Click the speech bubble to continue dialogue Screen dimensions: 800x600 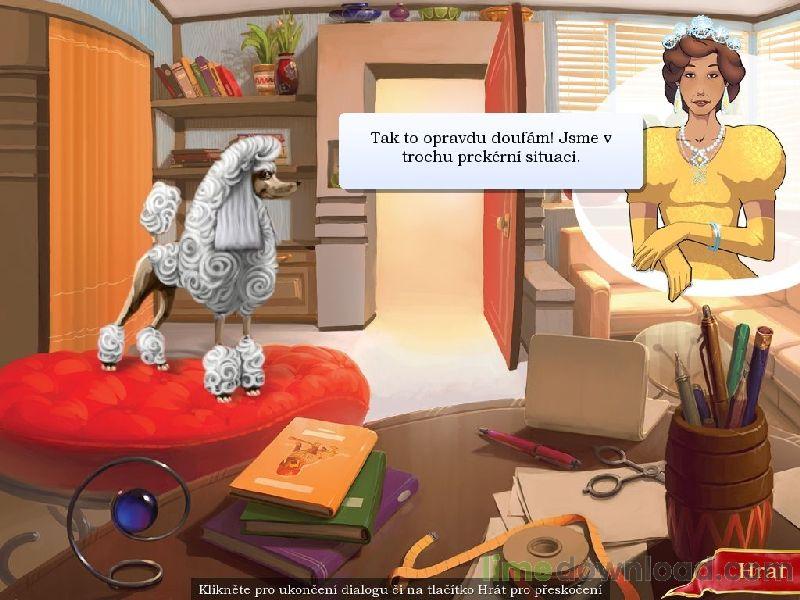pyautogui.click(x=490, y=151)
